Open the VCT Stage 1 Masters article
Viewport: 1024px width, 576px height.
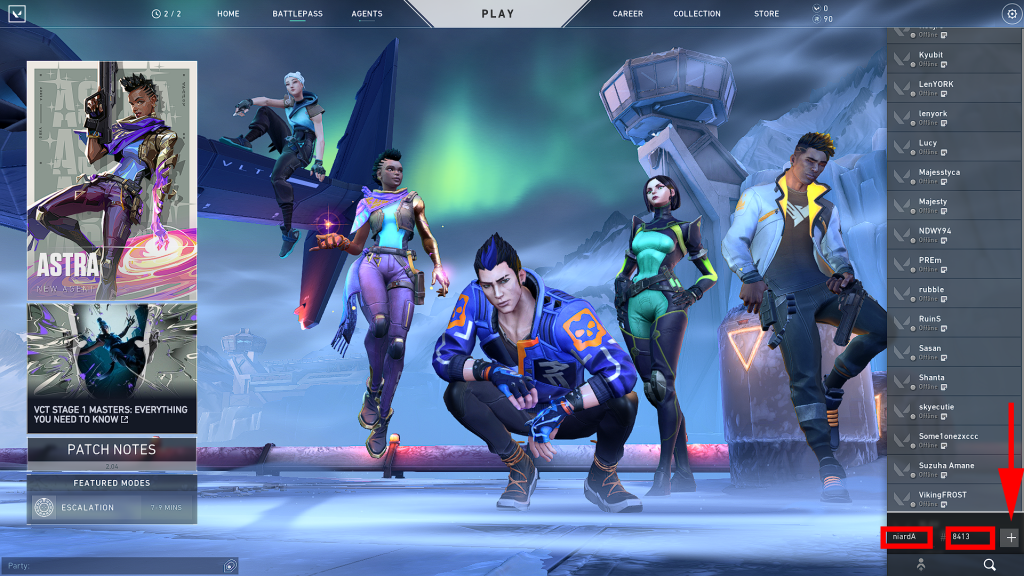(x=112, y=368)
